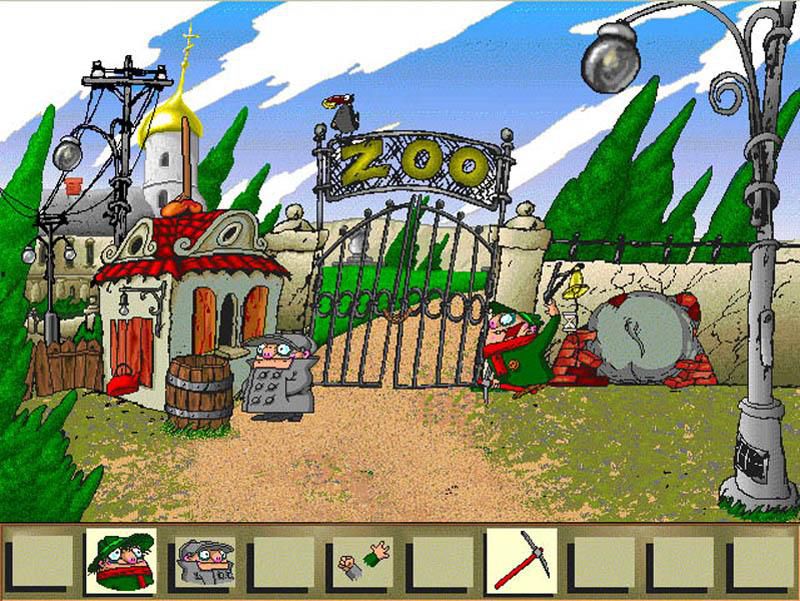Select the green-hat character portrait
The height and width of the screenshot is (601, 800).
point(120,562)
